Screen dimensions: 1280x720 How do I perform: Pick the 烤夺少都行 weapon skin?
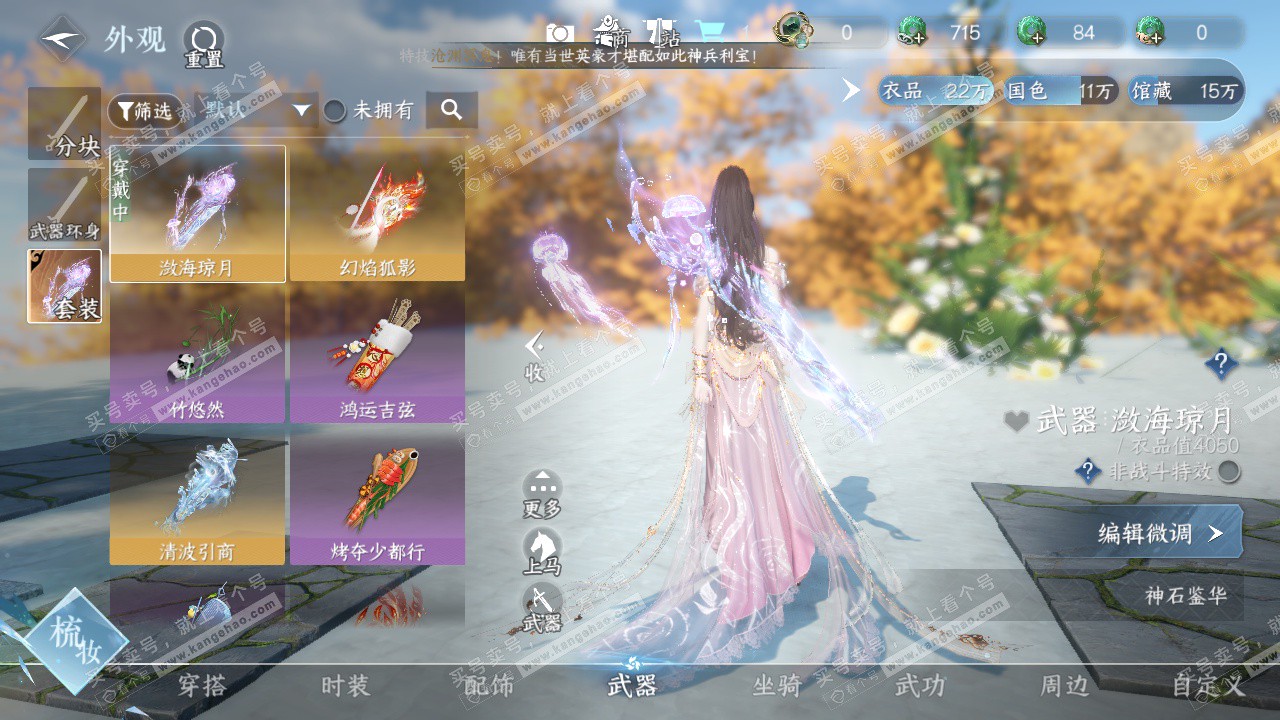tap(377, 497)
